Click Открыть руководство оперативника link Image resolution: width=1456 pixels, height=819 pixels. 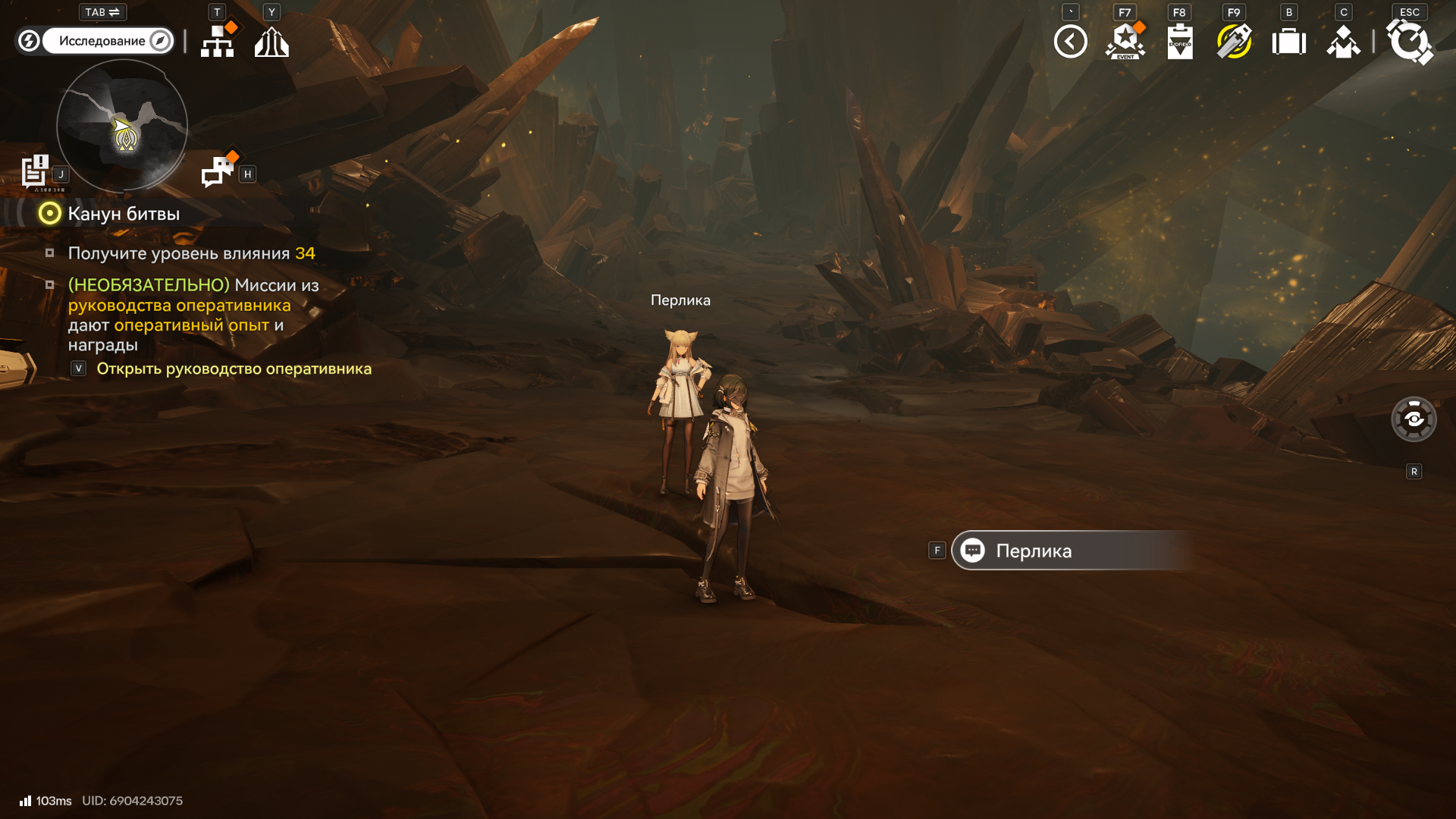pyautogui.click(x=234, y=369)
